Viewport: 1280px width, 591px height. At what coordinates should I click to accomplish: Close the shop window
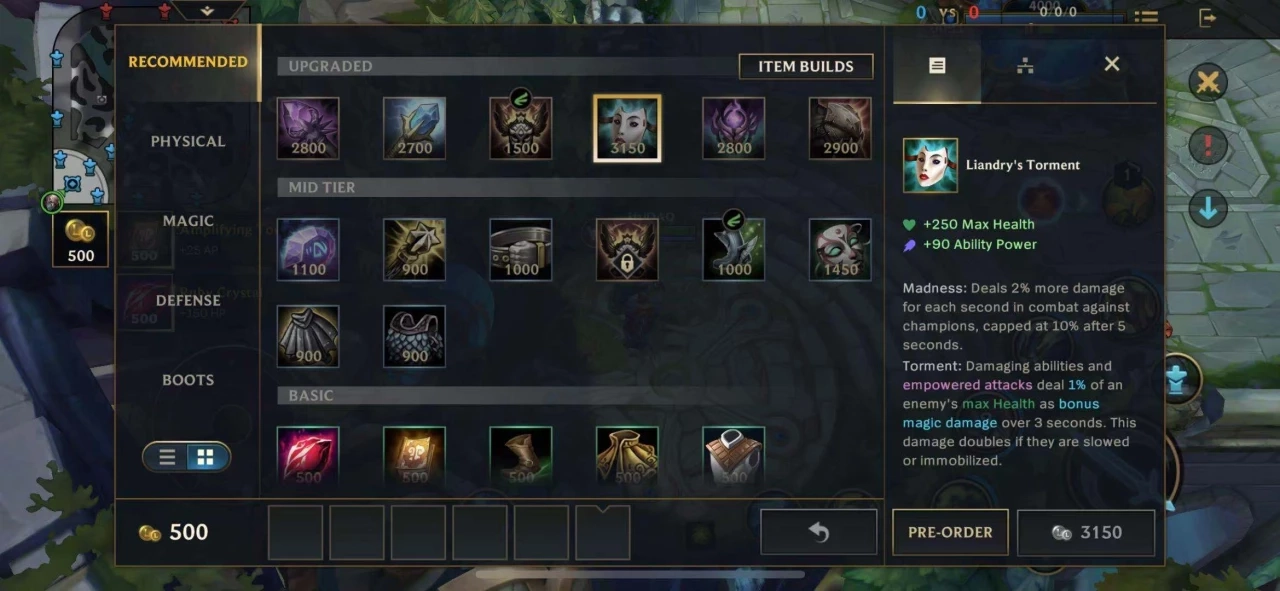coord(1111,65)
